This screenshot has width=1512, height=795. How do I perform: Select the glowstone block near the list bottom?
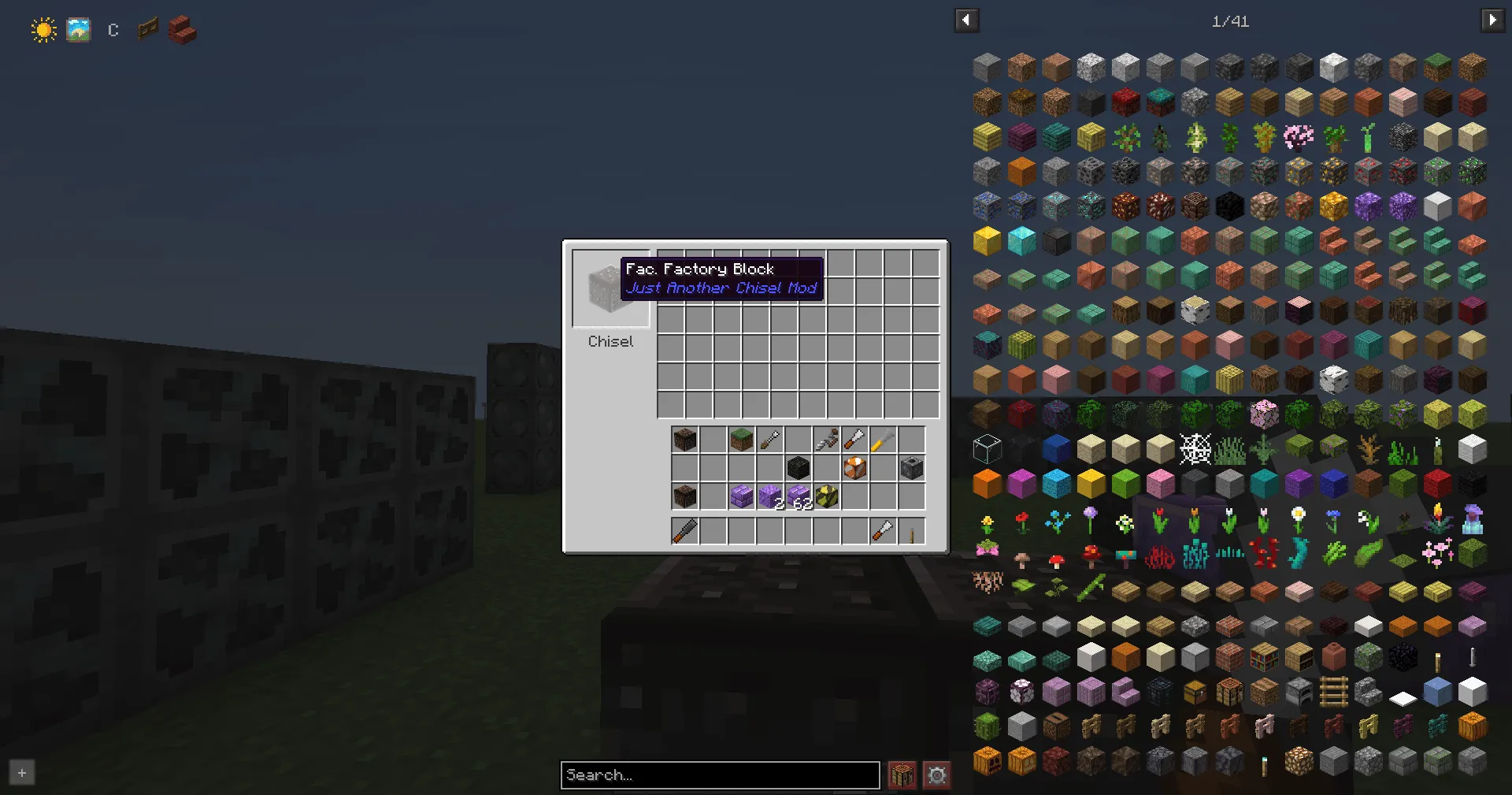point(1299,759)
